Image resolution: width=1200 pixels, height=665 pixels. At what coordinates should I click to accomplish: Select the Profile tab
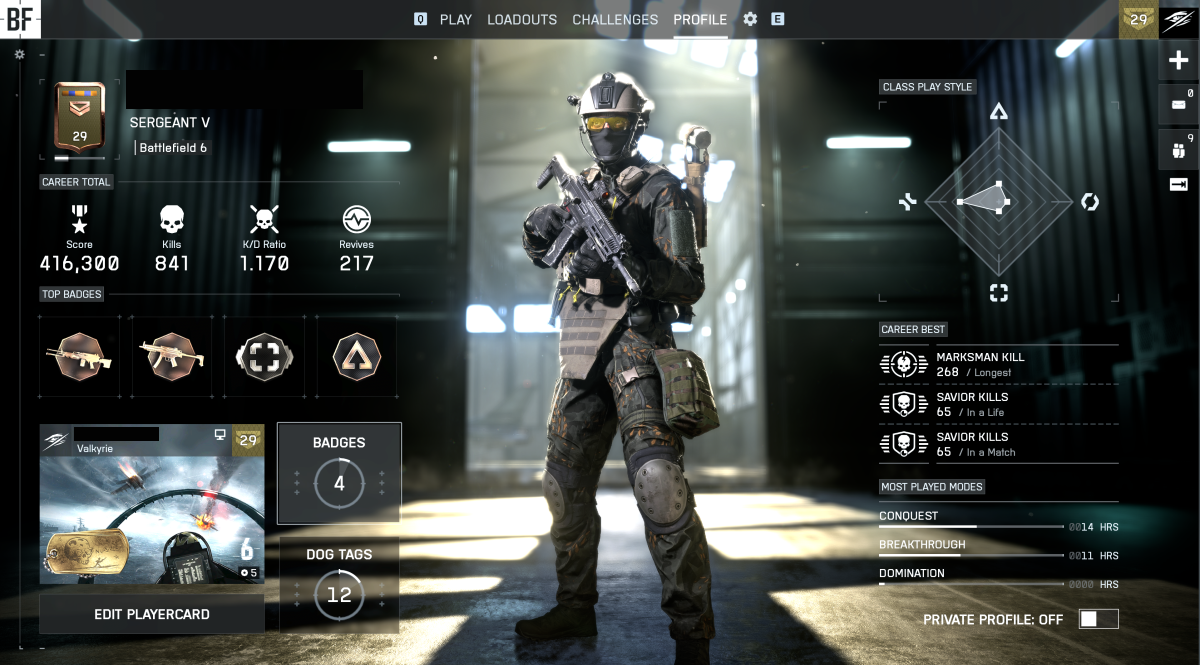(x=700, y=19)
